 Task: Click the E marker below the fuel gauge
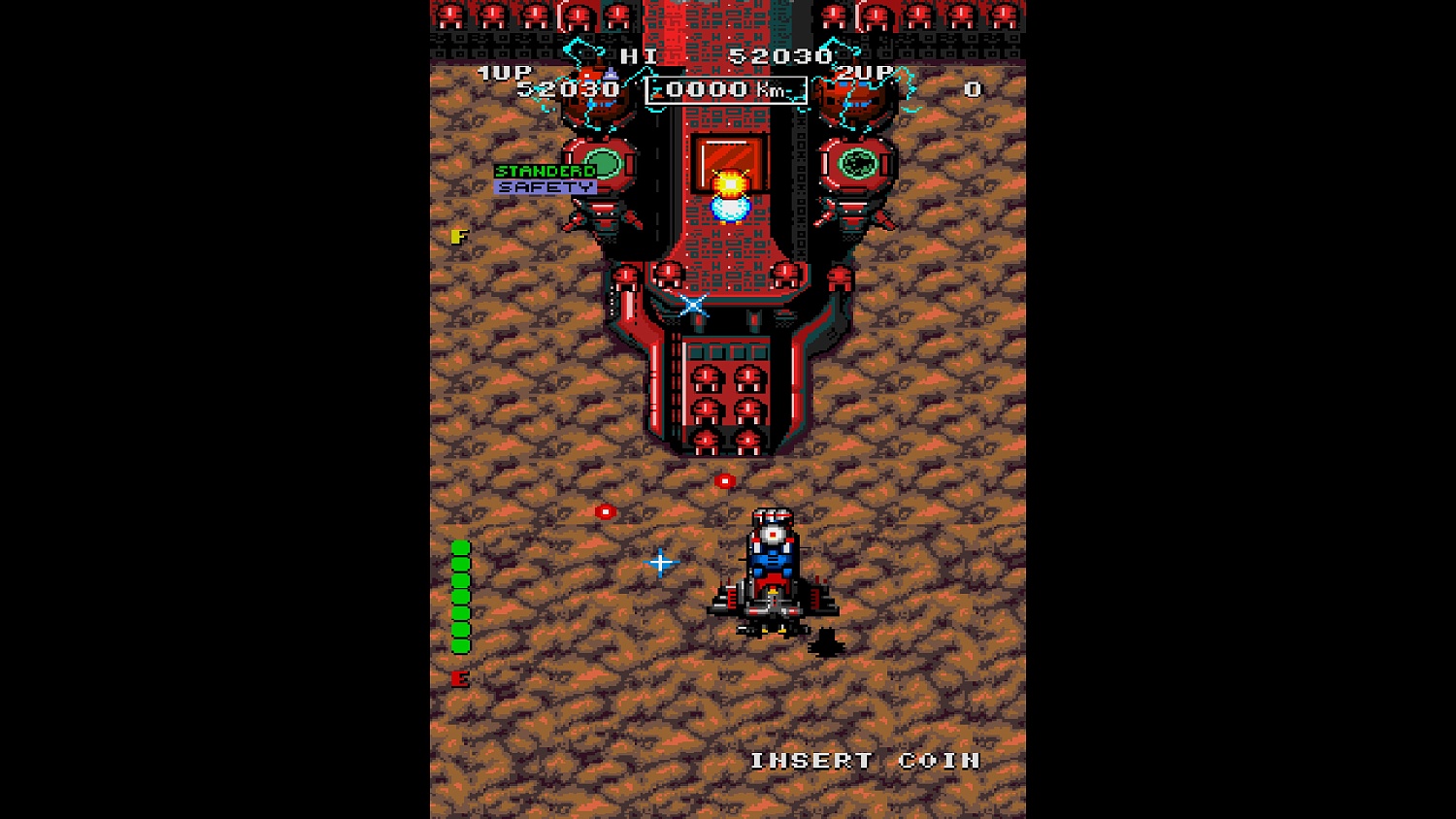460,677
